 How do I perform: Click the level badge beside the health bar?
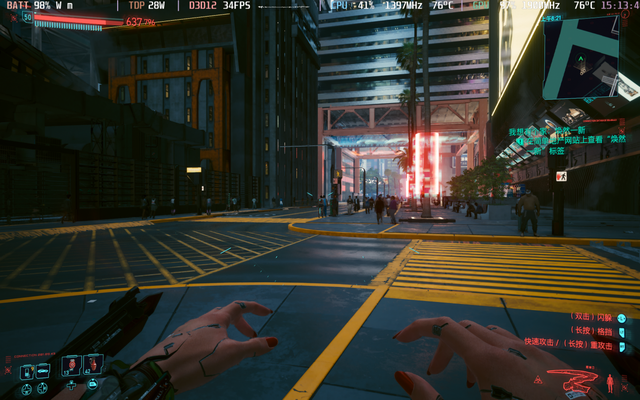point(27,17)
